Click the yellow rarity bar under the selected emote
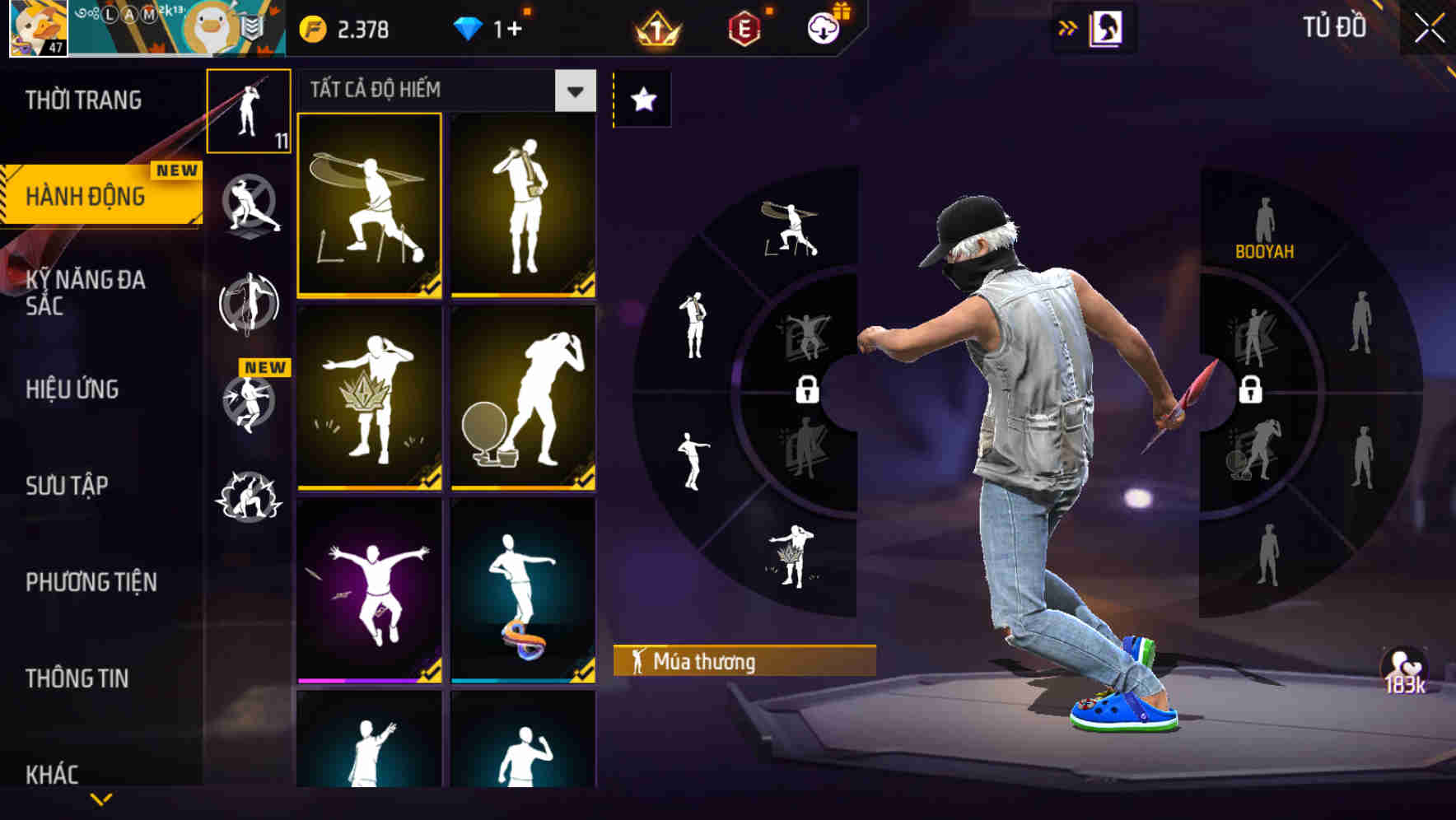Viewport: 1456px width, 820px height. (368, 292)
